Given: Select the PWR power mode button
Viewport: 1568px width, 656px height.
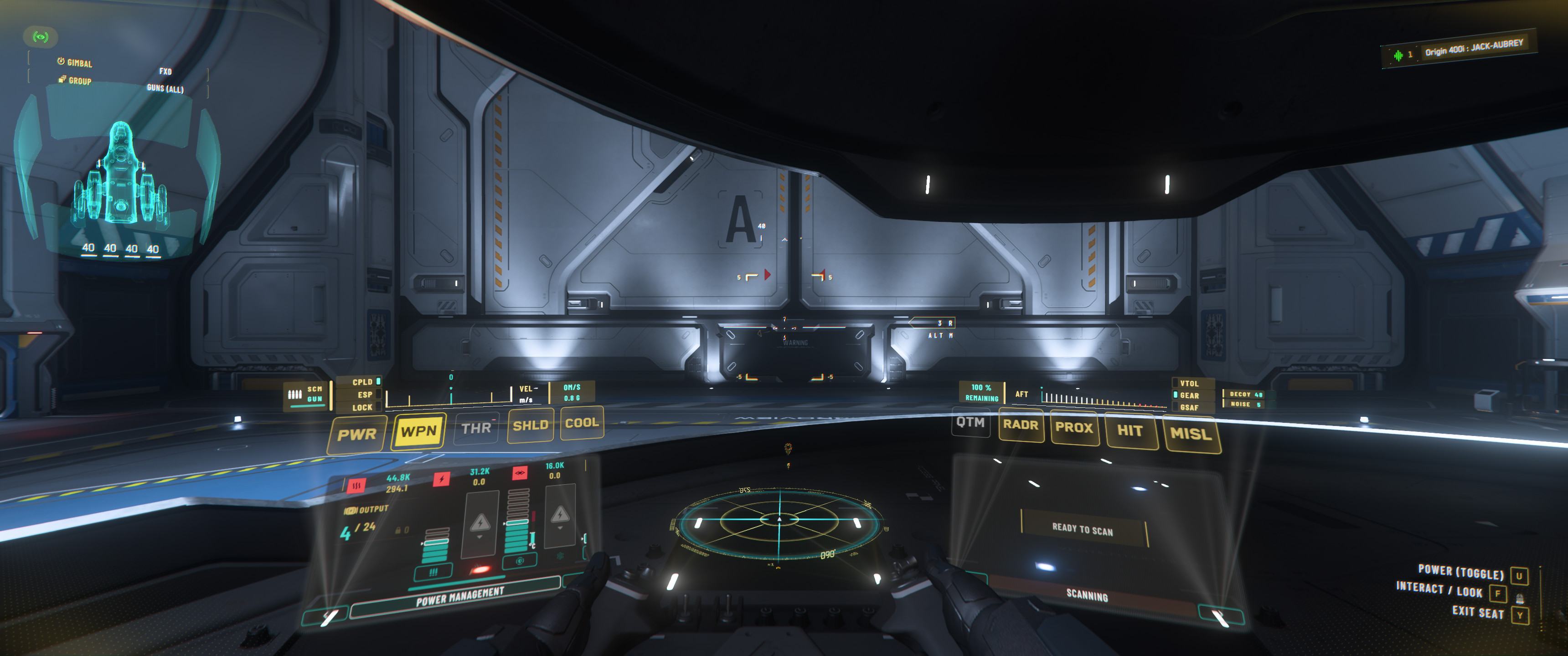Looking at the screenshot, I should point(357,435).
